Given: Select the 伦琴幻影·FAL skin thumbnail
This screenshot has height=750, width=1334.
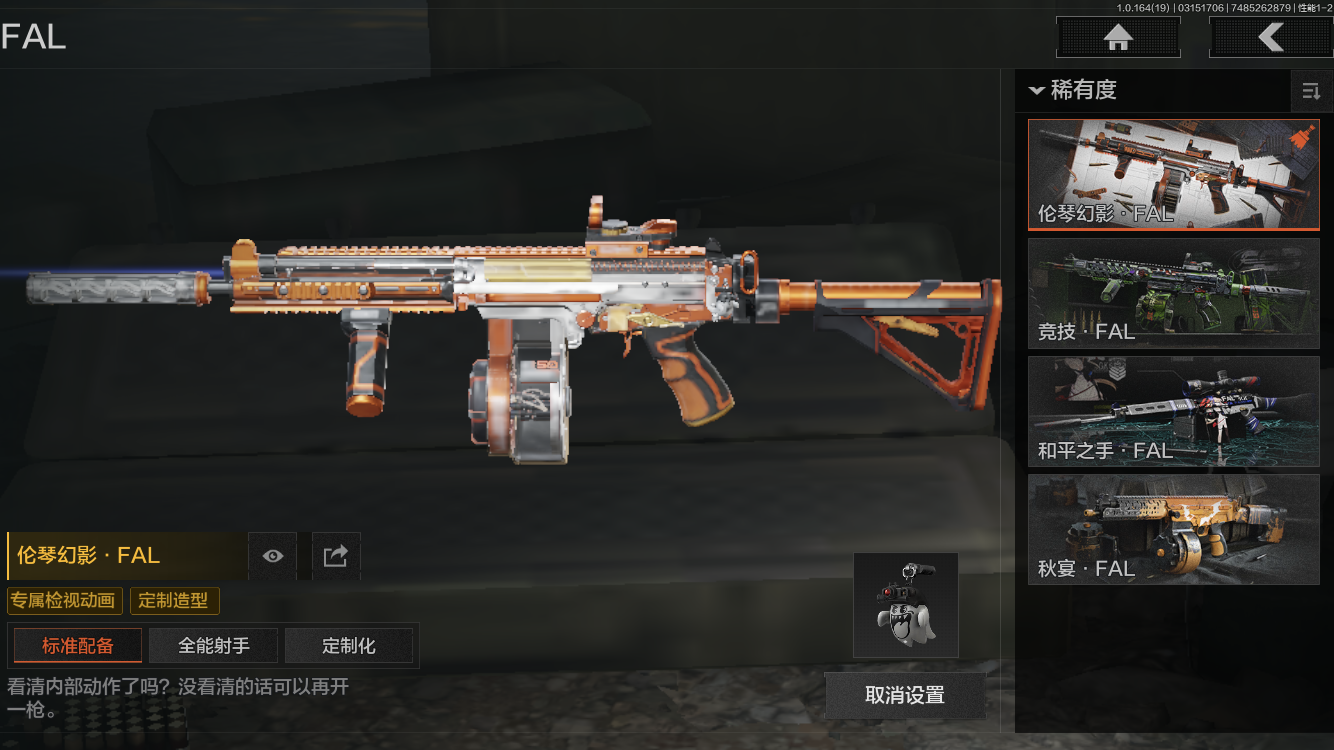Looking at the screenshot, I should (x=1173, y=175).
